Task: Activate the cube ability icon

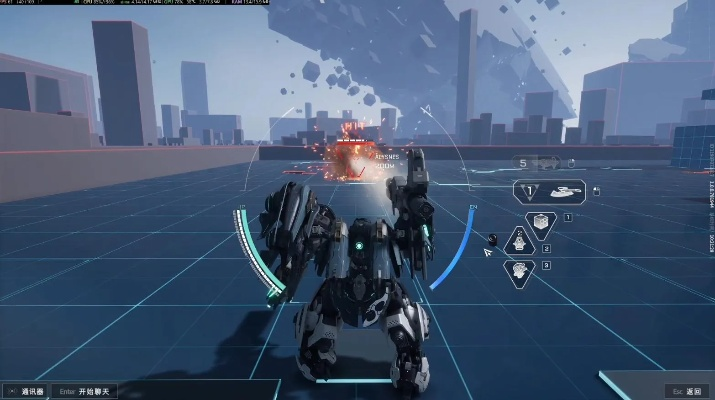Action: click(541, 221)
